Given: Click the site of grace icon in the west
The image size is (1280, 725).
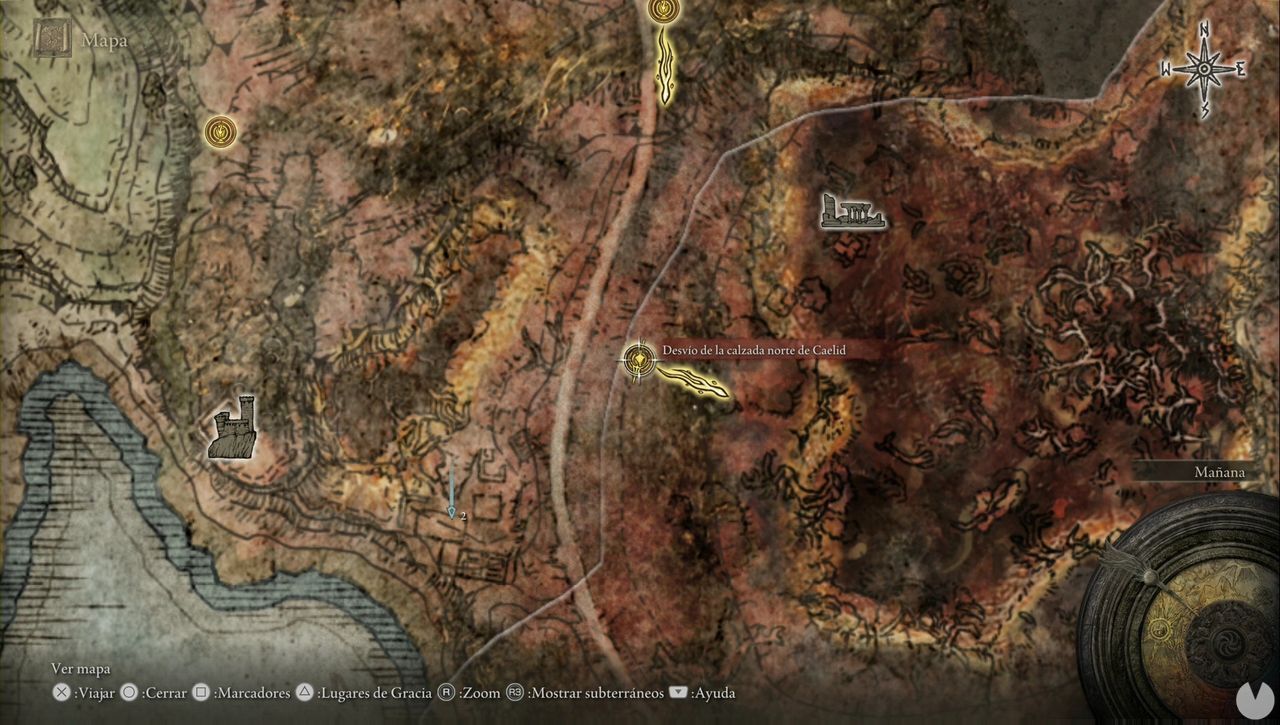Looking at the screenshot, I should point(221,132).
